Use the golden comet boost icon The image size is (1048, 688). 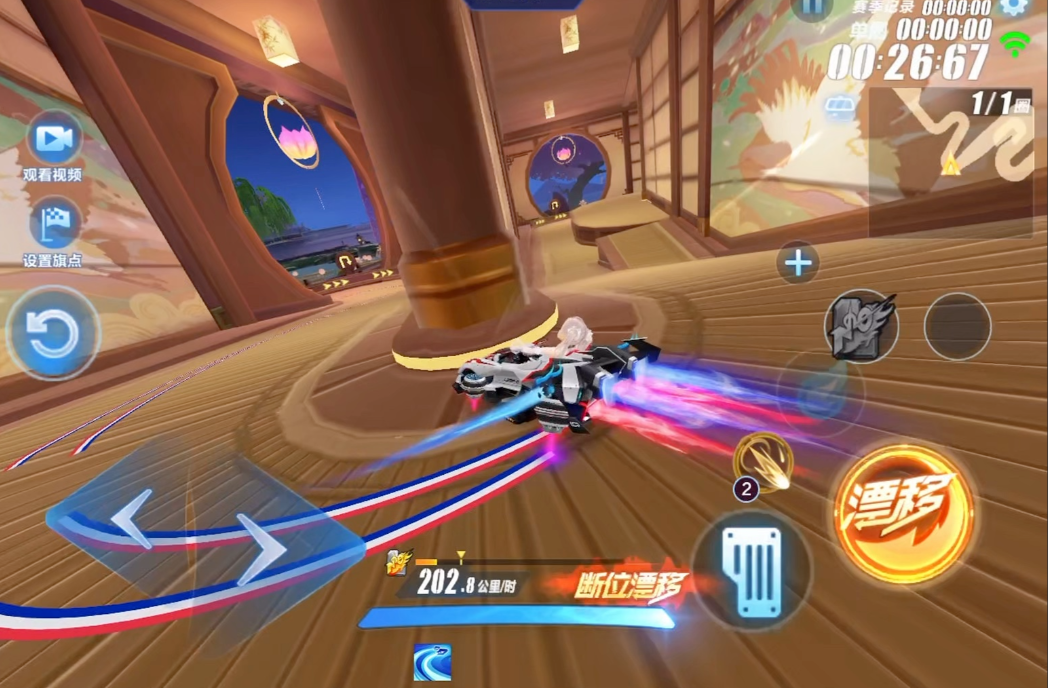(764, 461)
